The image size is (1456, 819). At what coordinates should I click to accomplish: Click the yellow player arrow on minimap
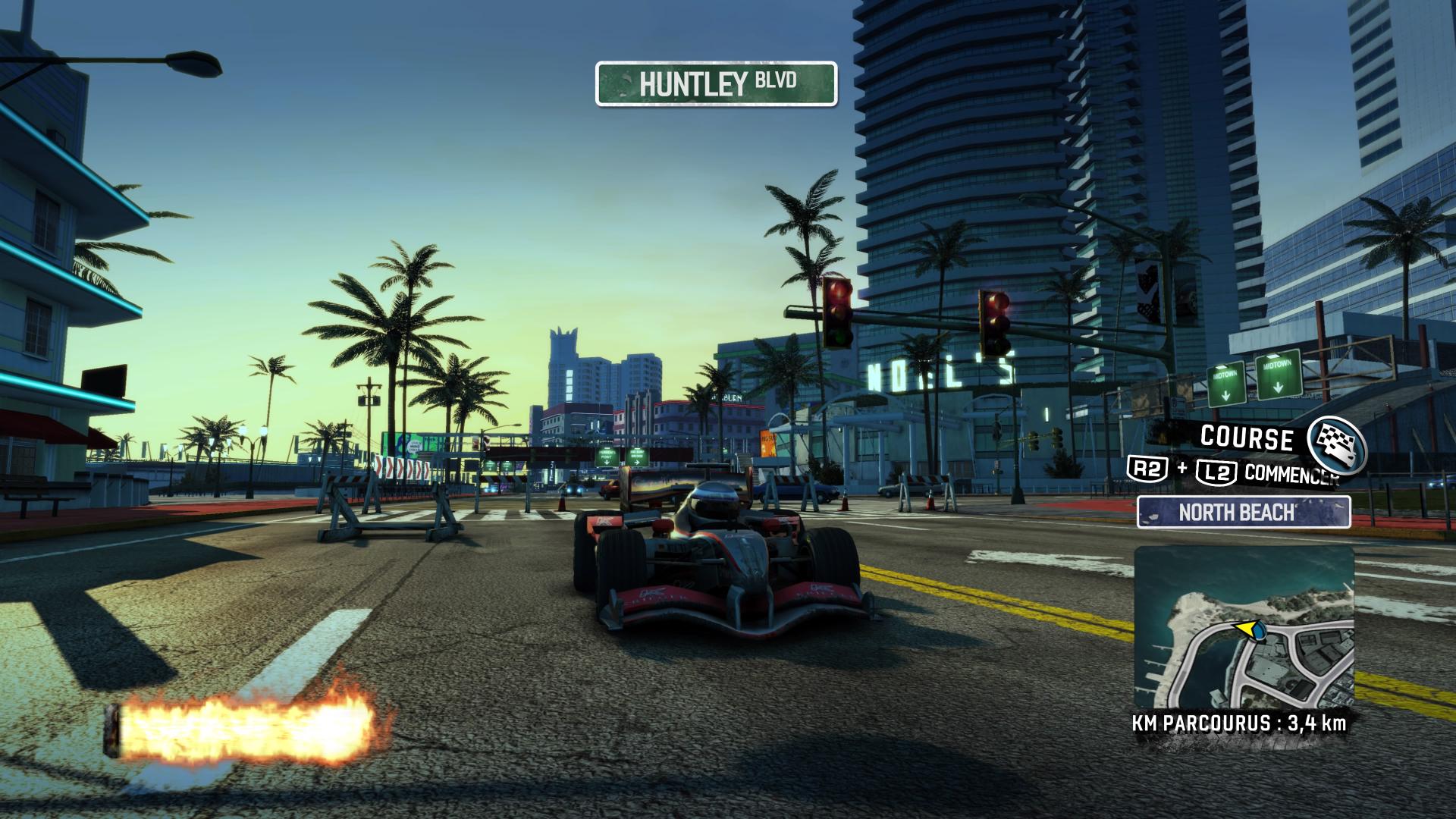pos(1246,629)
